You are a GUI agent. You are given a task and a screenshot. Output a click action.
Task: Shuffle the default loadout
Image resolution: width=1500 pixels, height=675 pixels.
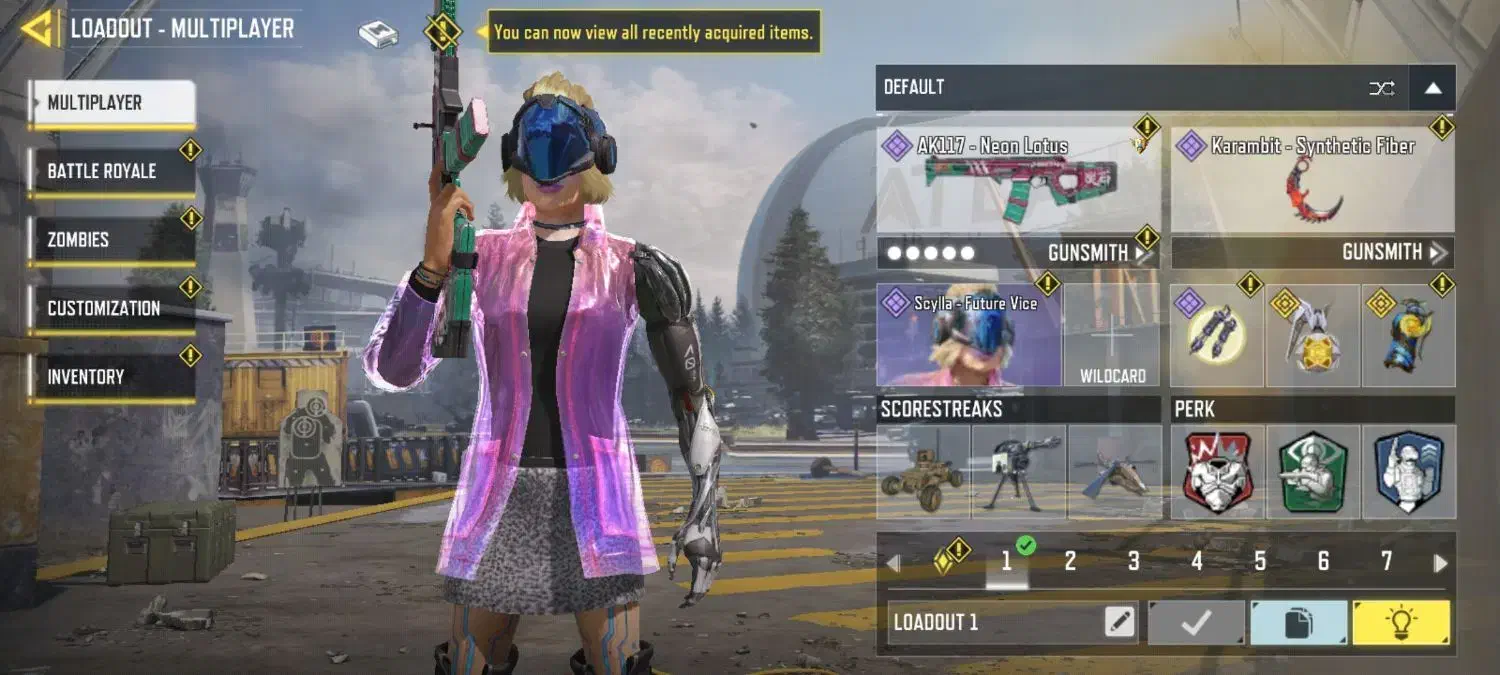tap(1381, 88)
